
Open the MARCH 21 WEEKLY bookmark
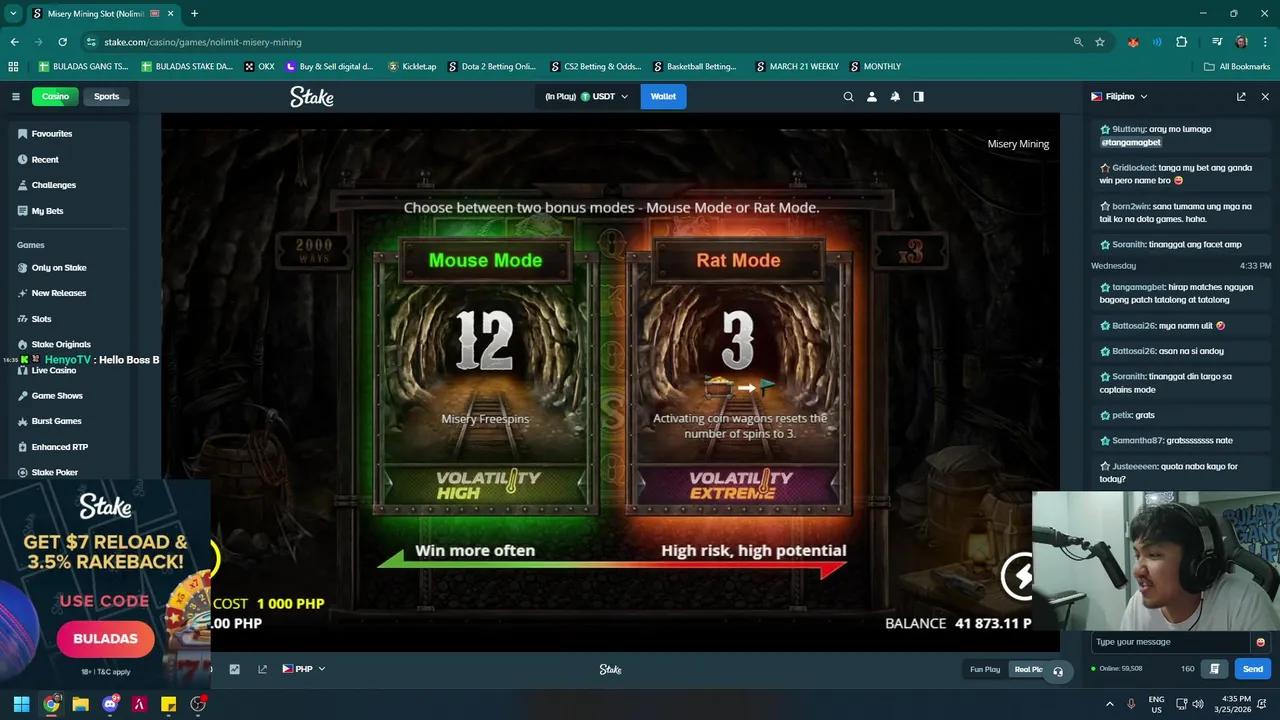point(797,66)
